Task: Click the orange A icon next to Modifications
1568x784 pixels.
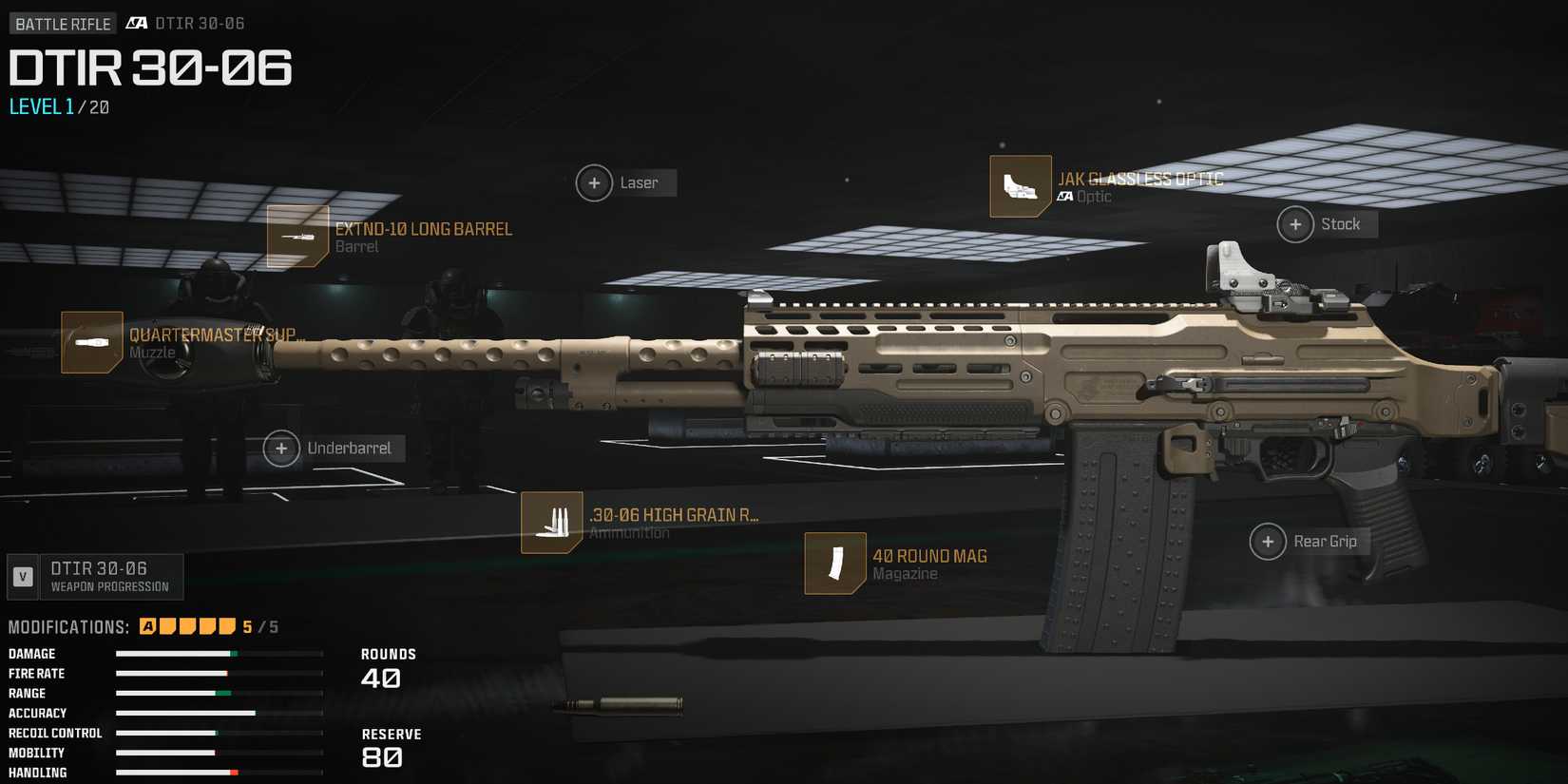Action: point(147,625)
